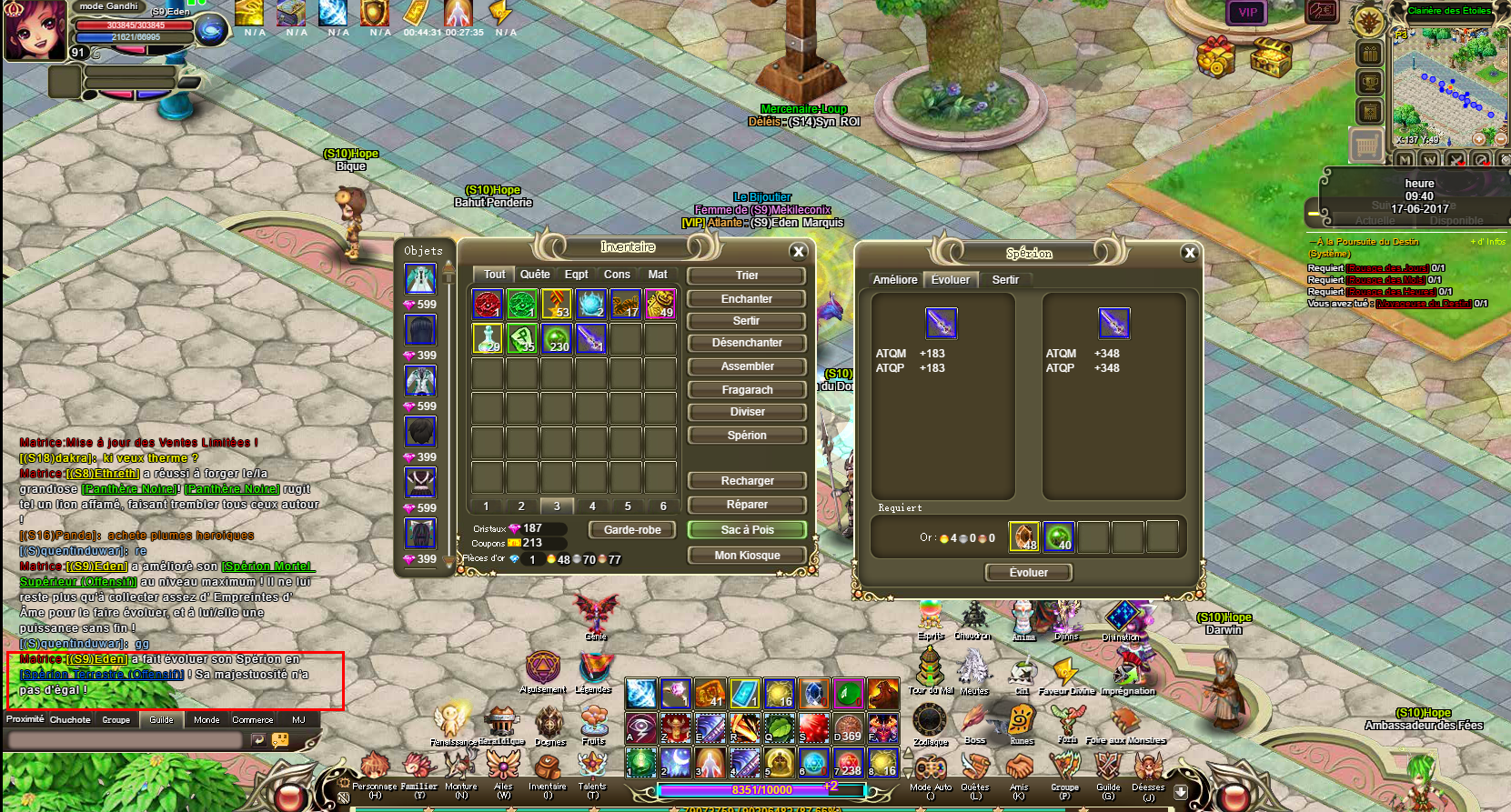
Task: Open Mon Kiosque
Action: click(x=747, y=556)
